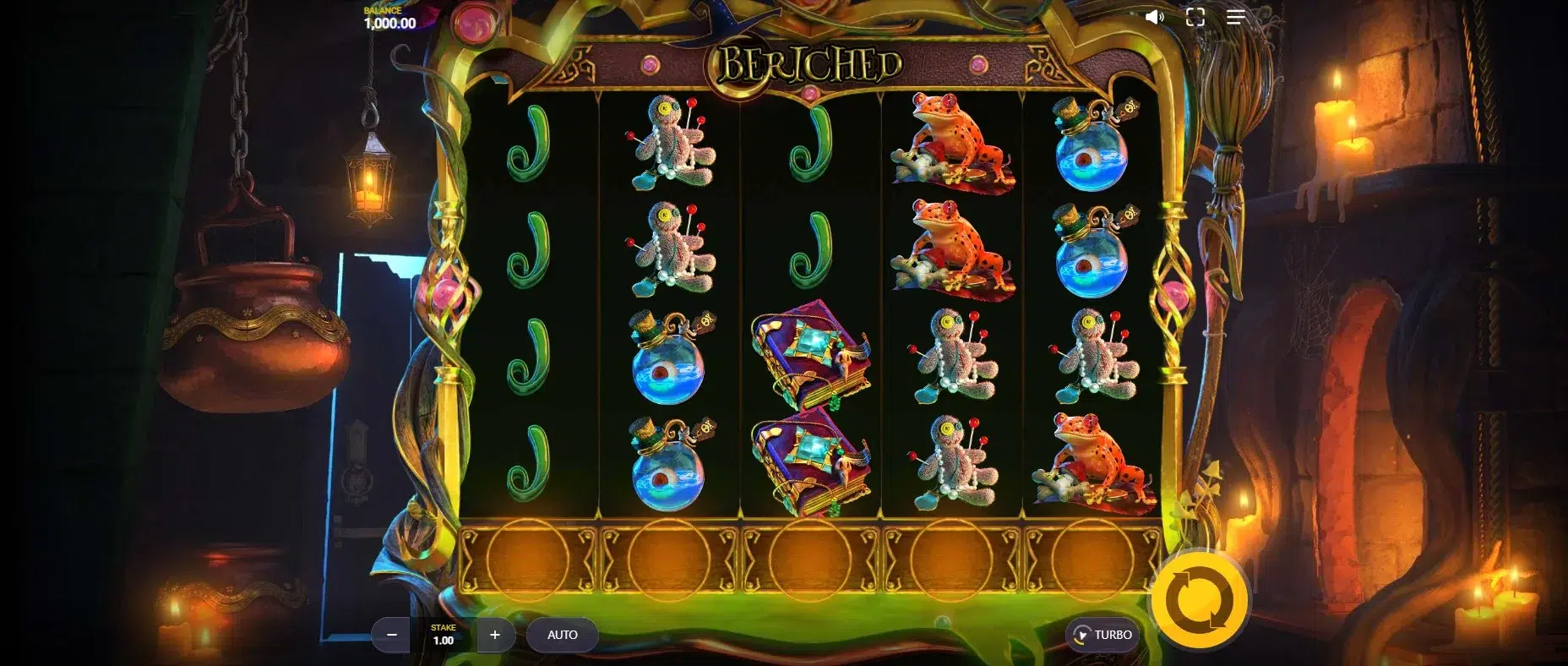This screenshot has height=666, width=1568.
Task: Increase the stake with the plus button
Action: click(x=495, y=635)
